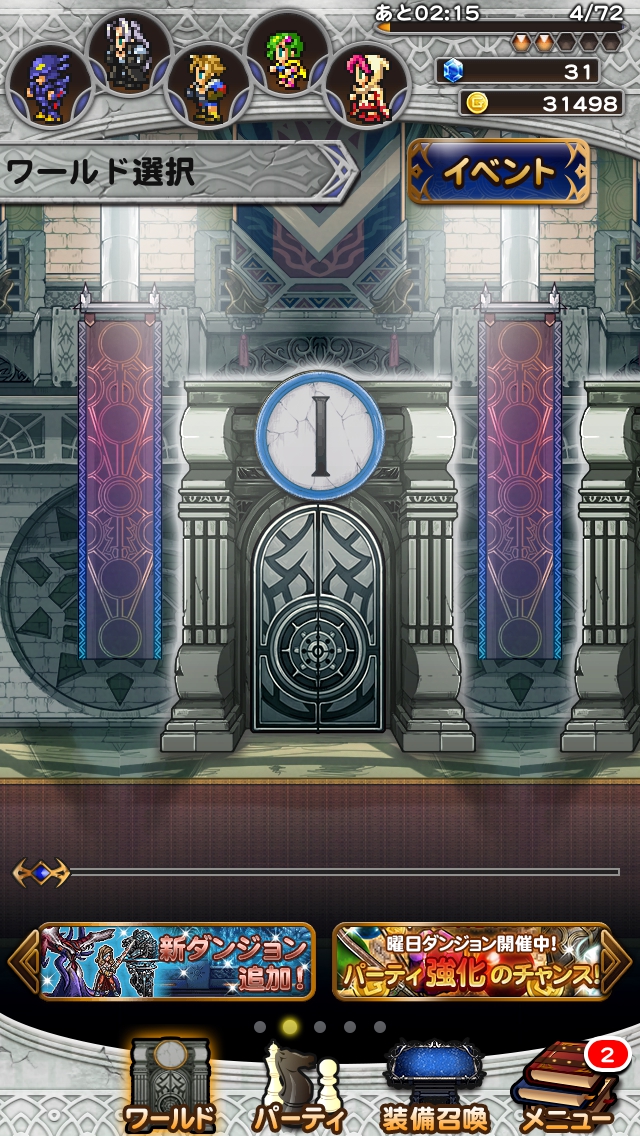This screenshot has width=640, height=1136.
Task: Select the pink-haired character party portrait
Action: (367, 85)
